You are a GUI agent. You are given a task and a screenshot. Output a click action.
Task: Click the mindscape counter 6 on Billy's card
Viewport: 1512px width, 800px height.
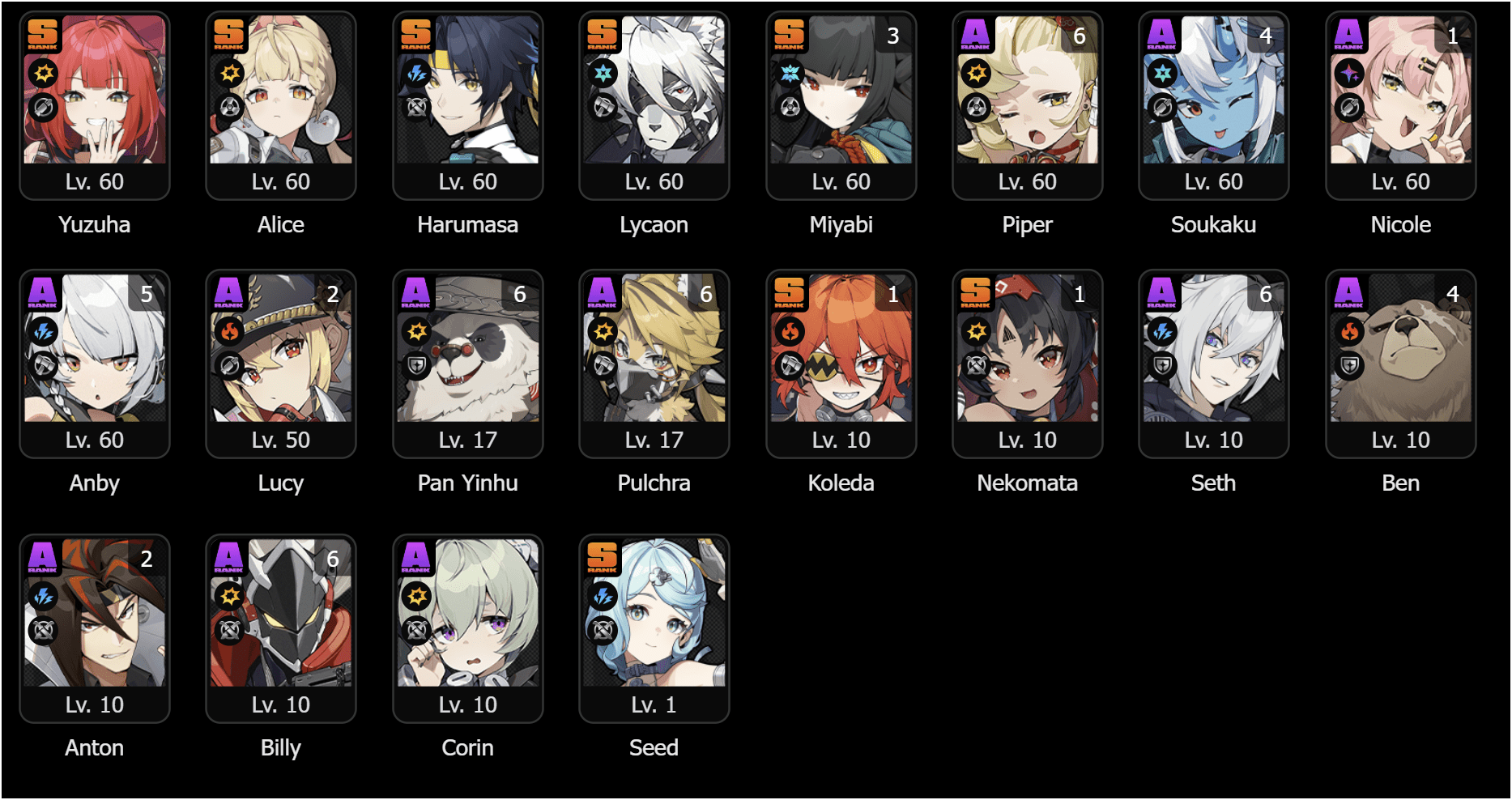click(x=333, y=559)
